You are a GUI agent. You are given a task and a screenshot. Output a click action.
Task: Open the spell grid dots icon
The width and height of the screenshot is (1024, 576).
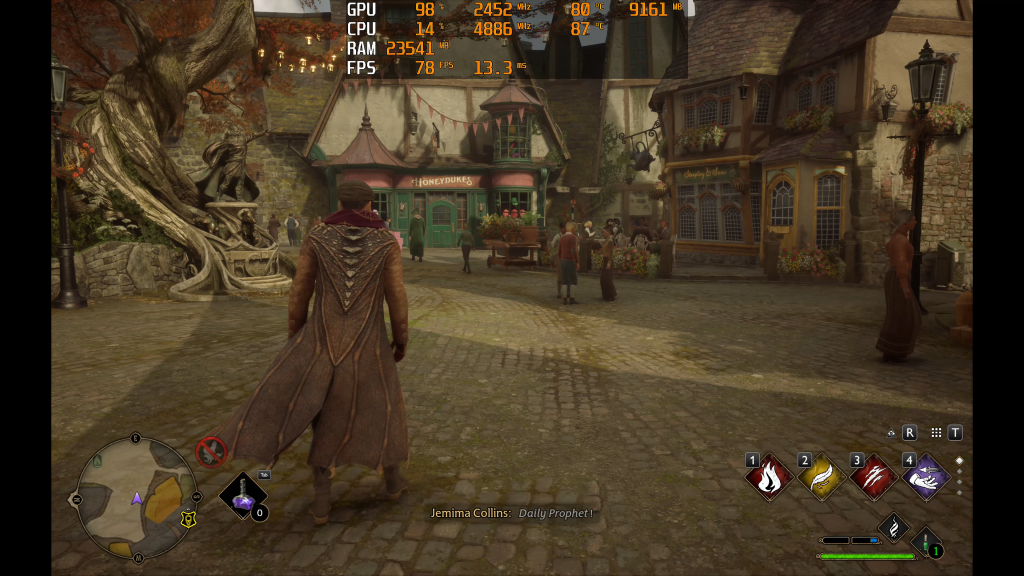pos(936,433)
